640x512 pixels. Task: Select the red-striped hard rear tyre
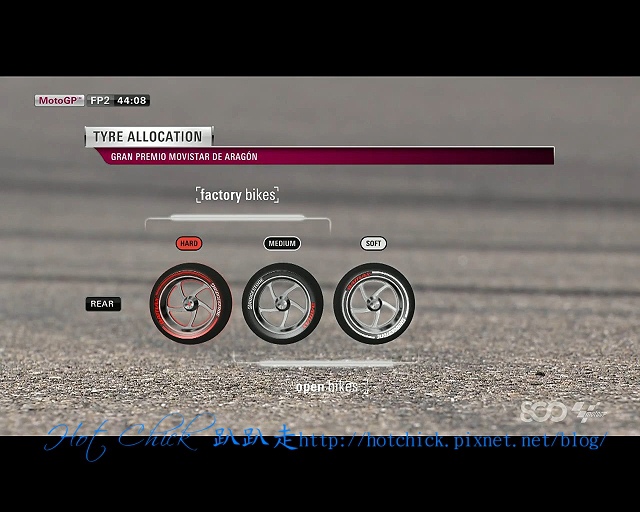[x=191, y=304]
